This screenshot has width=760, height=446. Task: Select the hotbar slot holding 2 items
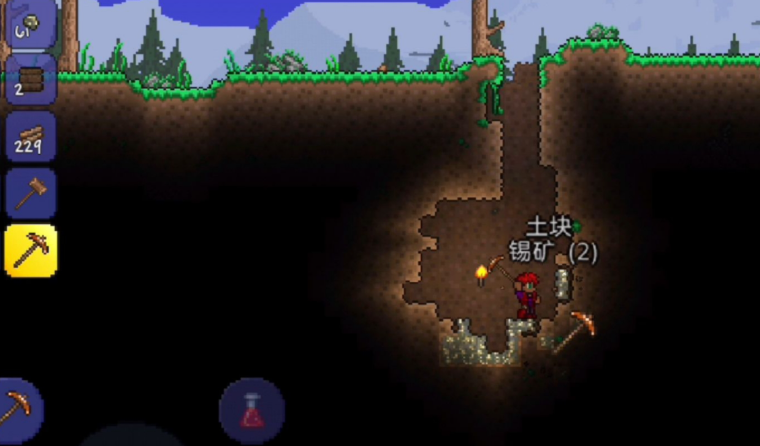coord(31,79)
